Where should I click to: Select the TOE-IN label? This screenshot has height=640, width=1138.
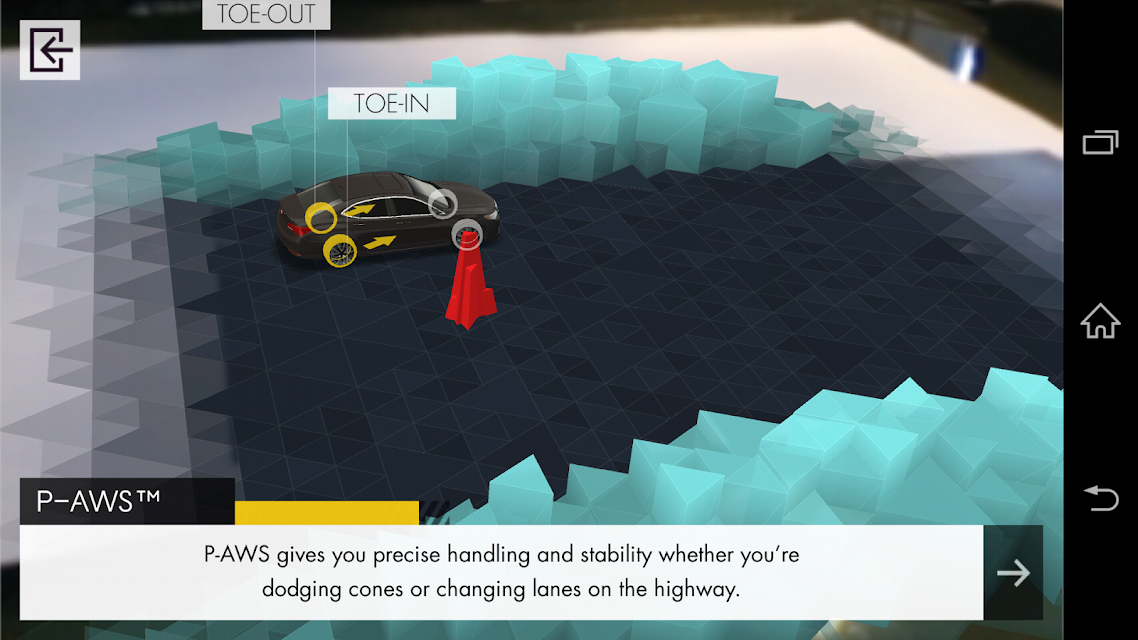click(x=392, y=103)
